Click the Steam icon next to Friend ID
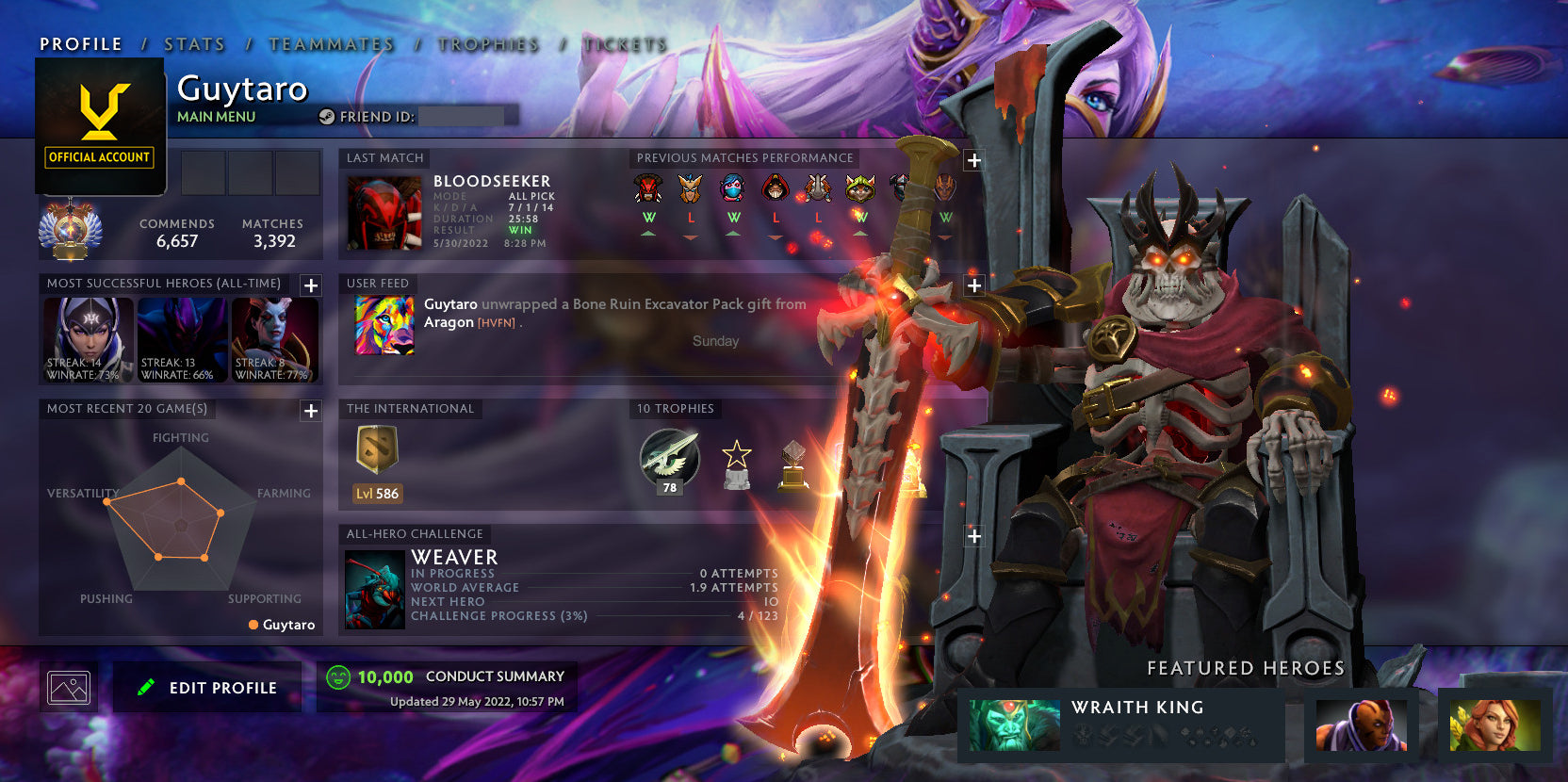Image resolution: width=1568 pixels, height=782 pixels. coord(327,117)
